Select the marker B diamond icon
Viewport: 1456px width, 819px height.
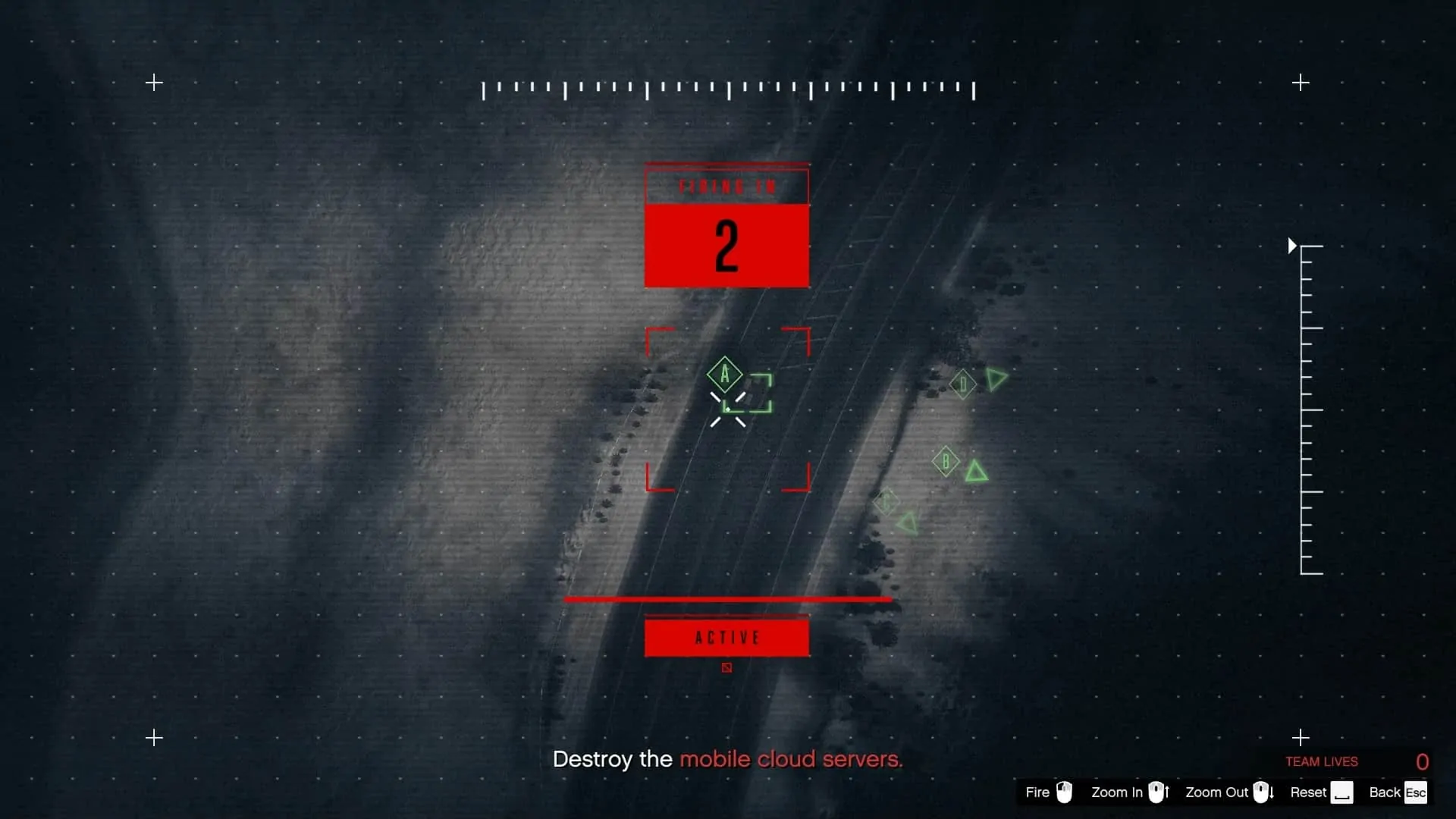(946, 460)
